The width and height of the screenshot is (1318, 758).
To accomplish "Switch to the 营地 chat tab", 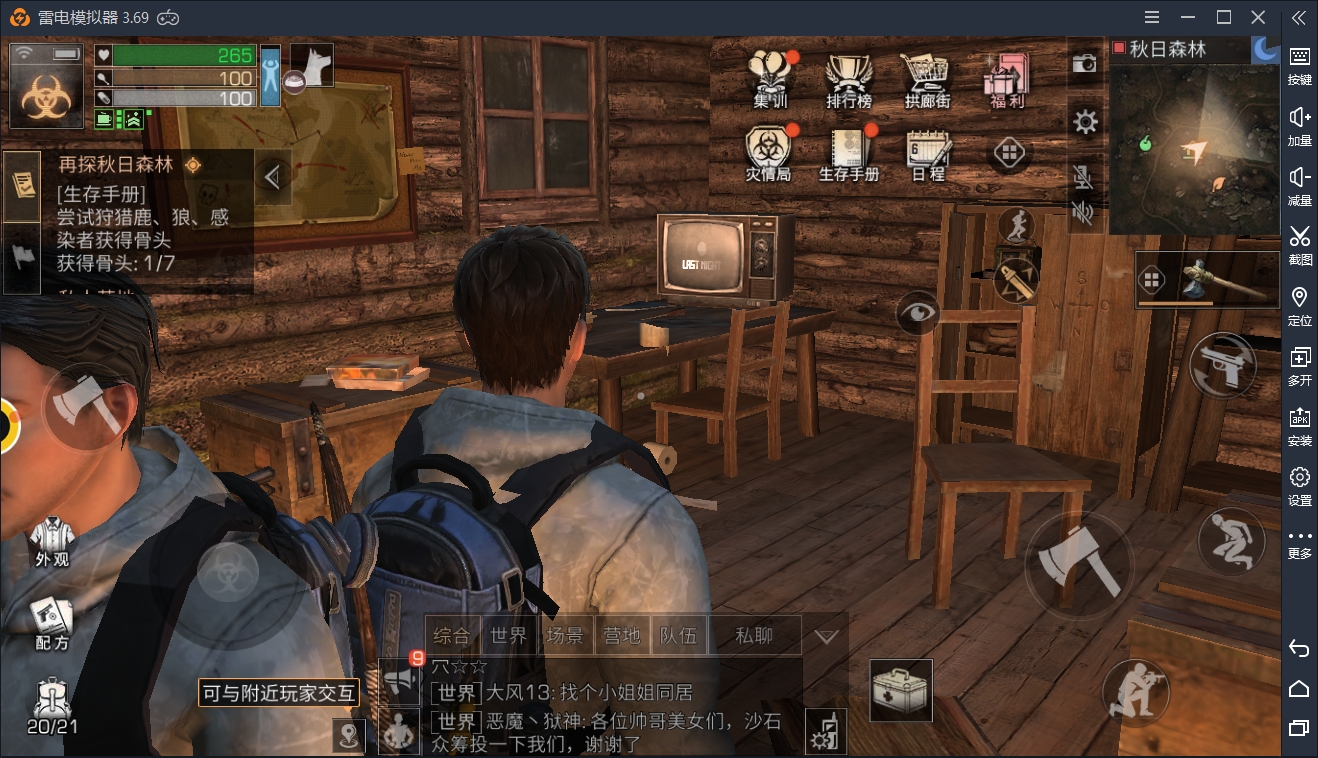I will (621, 636).
